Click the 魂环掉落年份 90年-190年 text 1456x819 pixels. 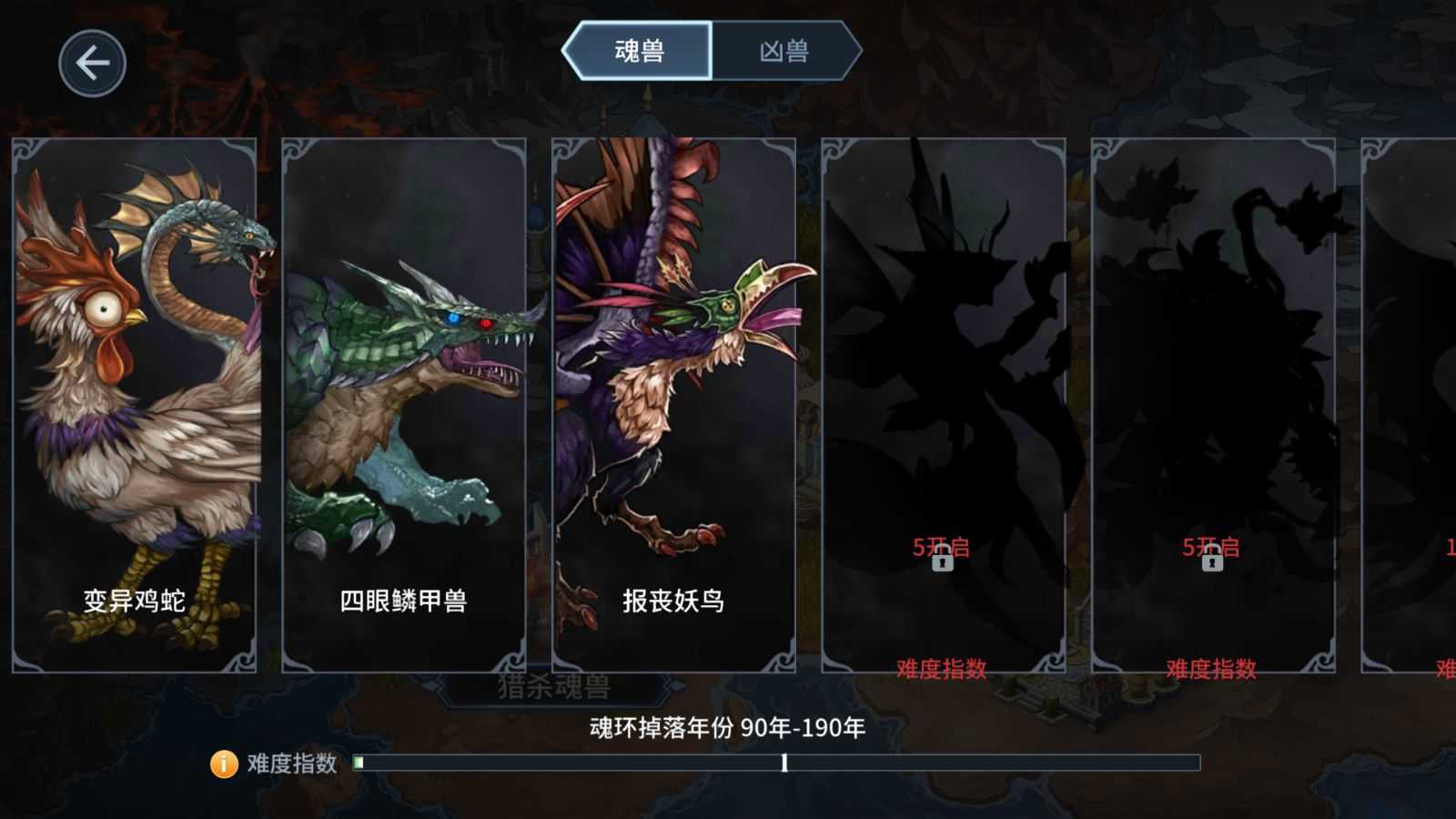pyautogui.click(x=726, y=728)
